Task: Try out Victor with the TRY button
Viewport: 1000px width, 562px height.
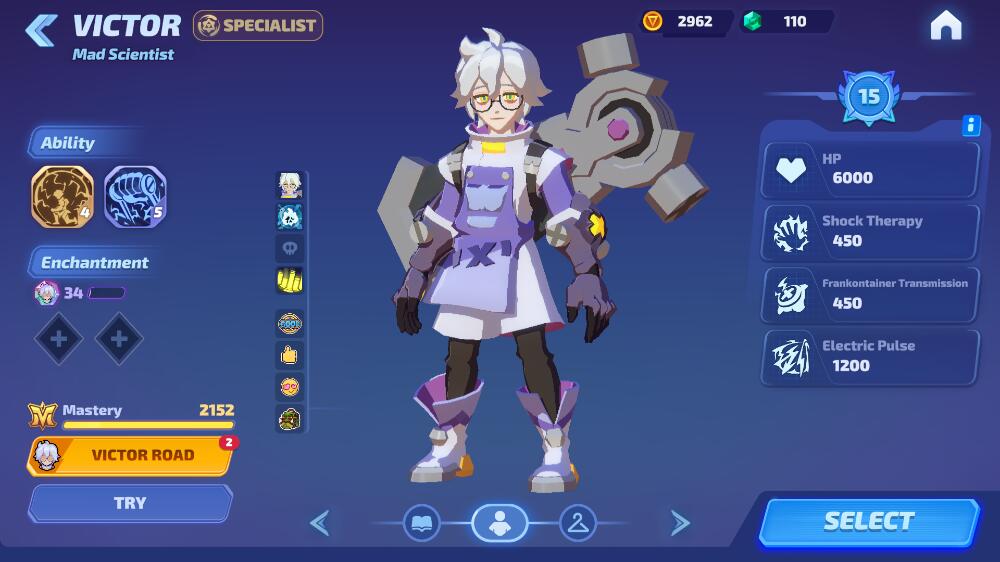Action: point(130,503)
